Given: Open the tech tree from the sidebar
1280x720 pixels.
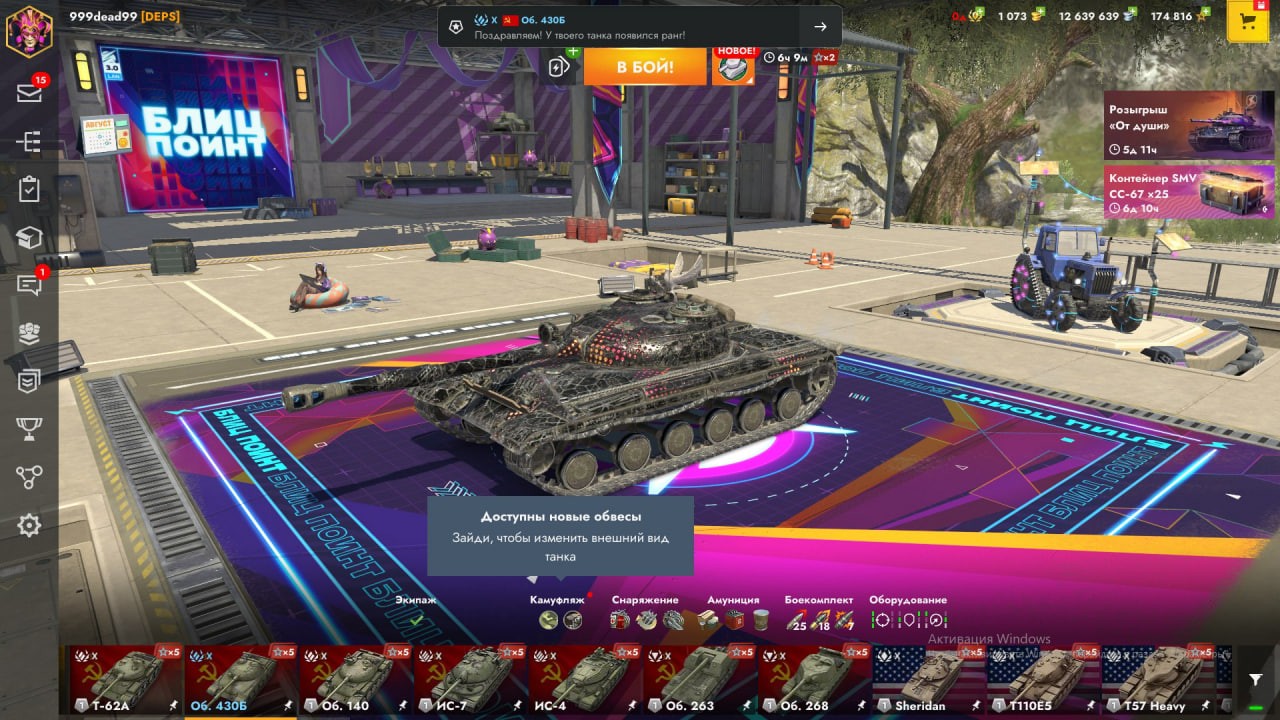Looking at the screenshot, I should 29,142.
